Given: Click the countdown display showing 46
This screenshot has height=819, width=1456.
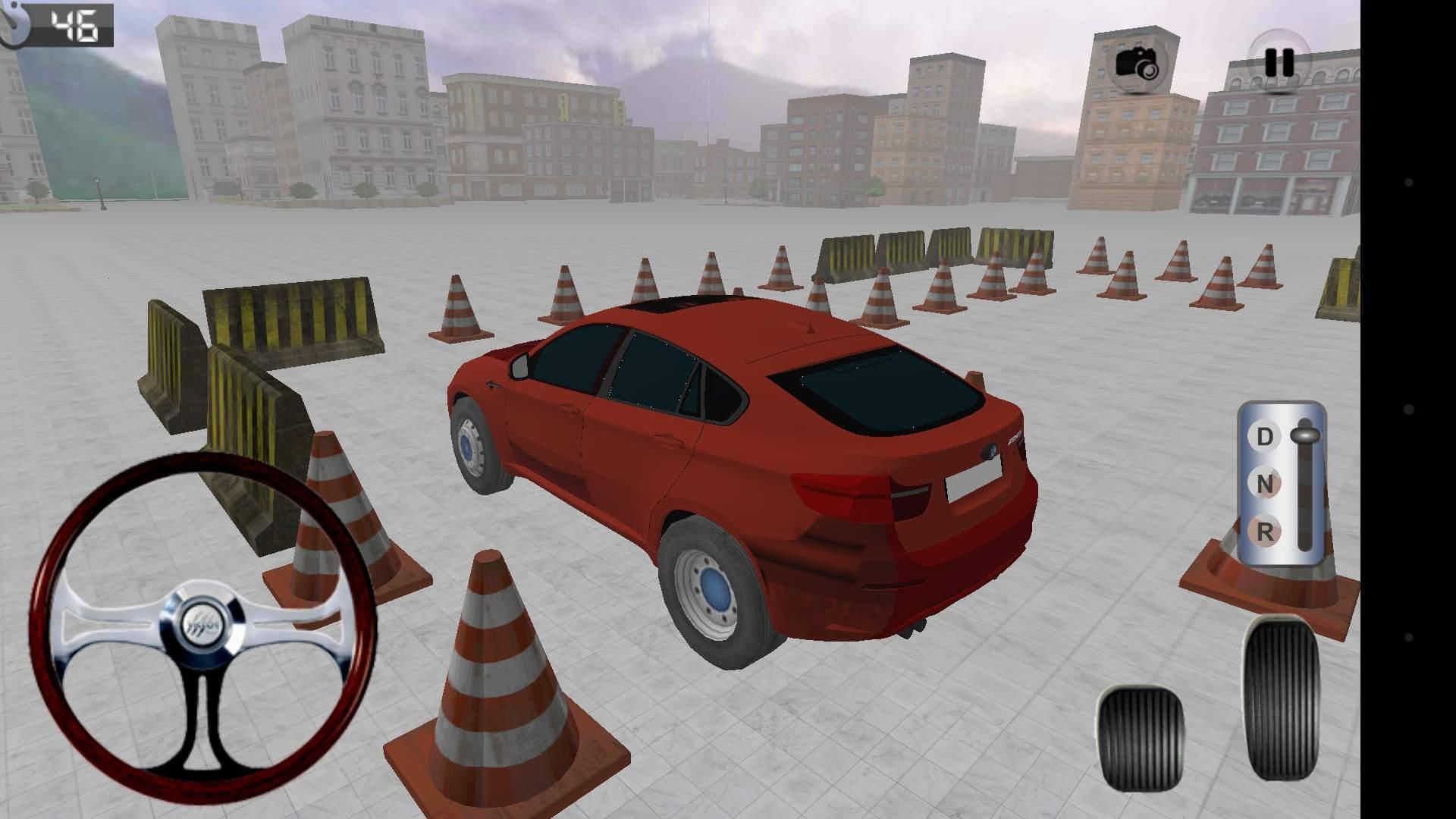Looking at the screenshot, I should (x=74, y=27).
